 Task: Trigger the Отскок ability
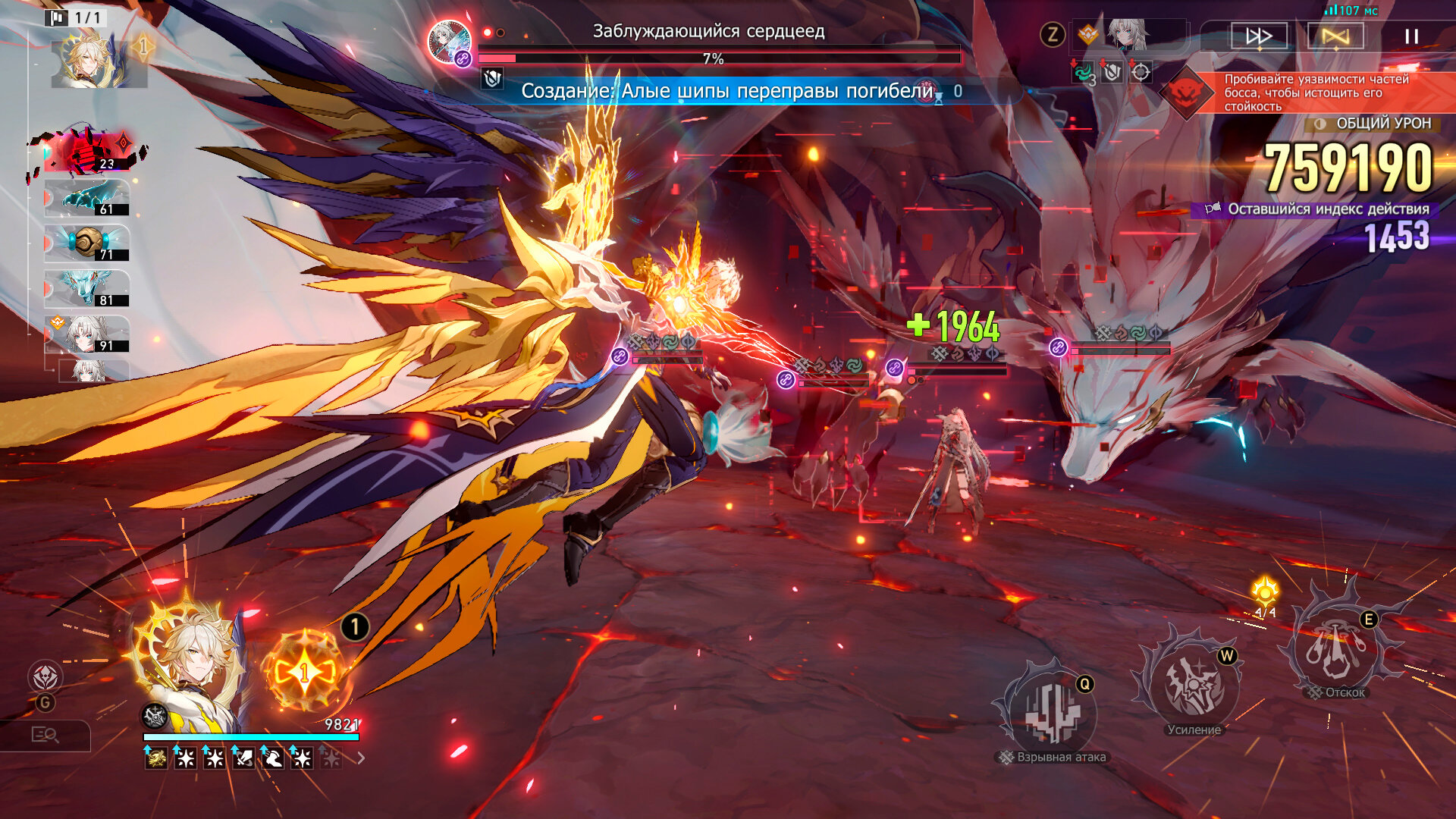(1338, 648)
